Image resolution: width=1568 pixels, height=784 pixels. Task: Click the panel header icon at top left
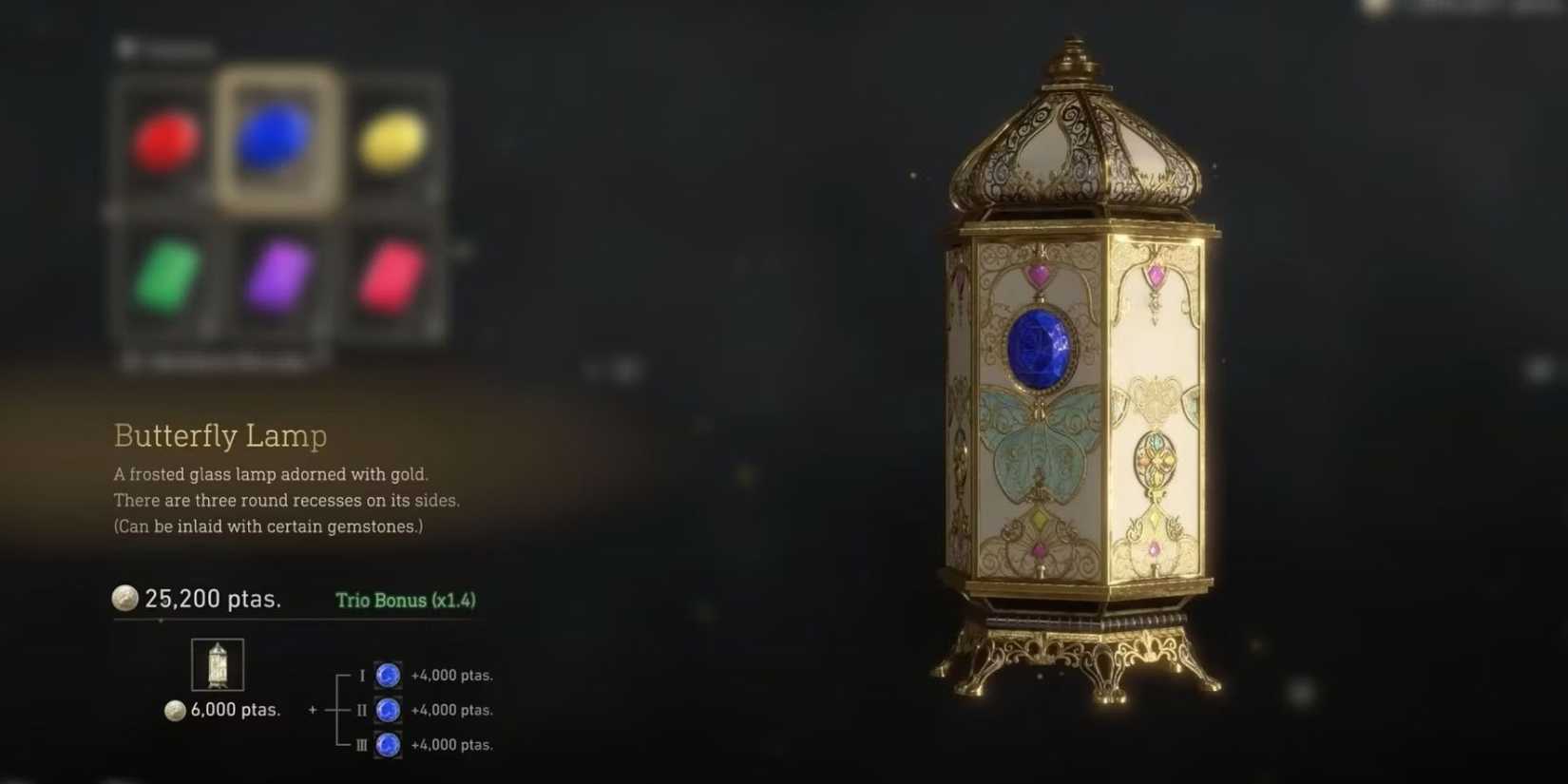point(128,46)
